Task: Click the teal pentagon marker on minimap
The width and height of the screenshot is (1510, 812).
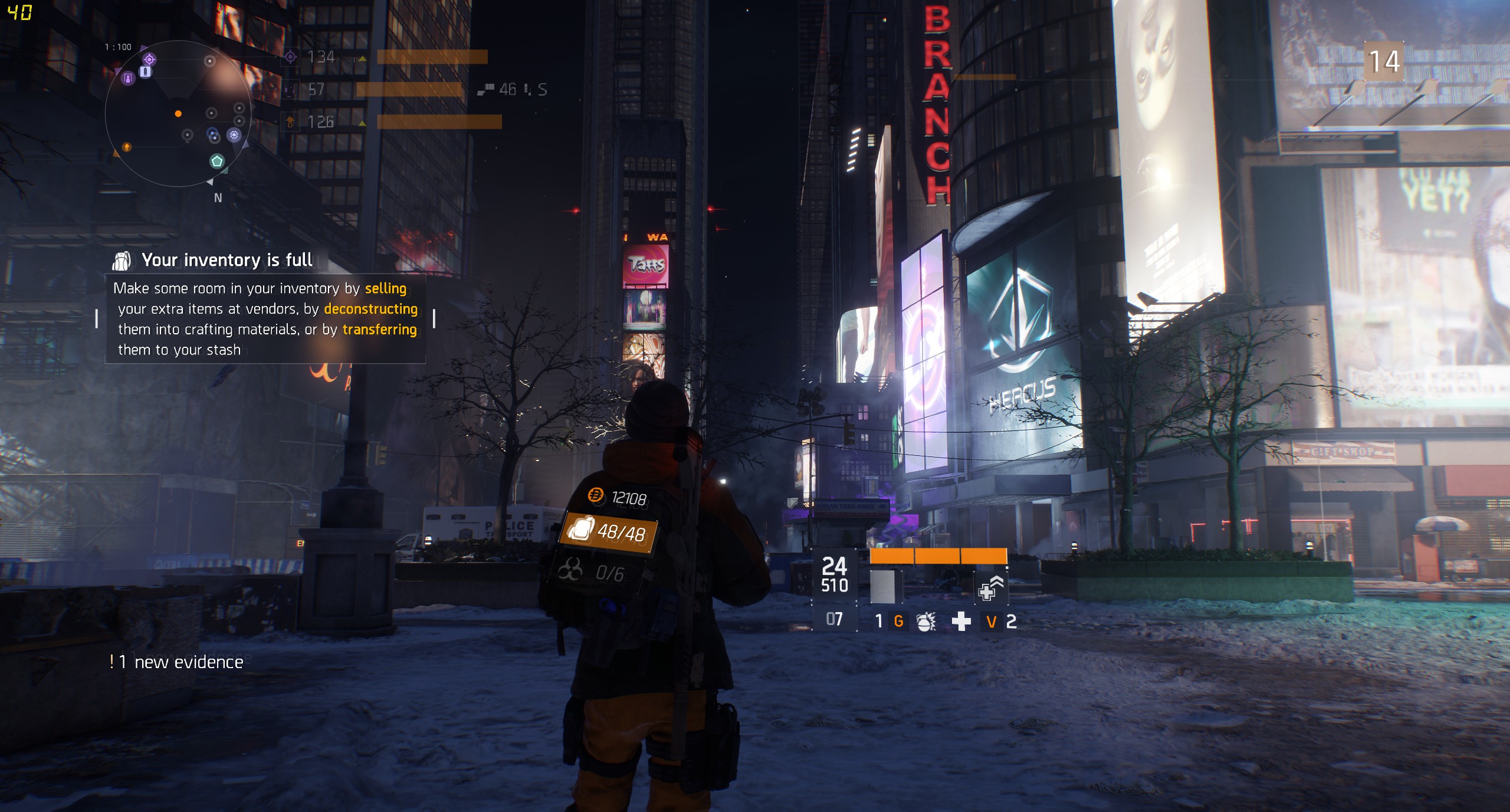Action: point(217,161)
